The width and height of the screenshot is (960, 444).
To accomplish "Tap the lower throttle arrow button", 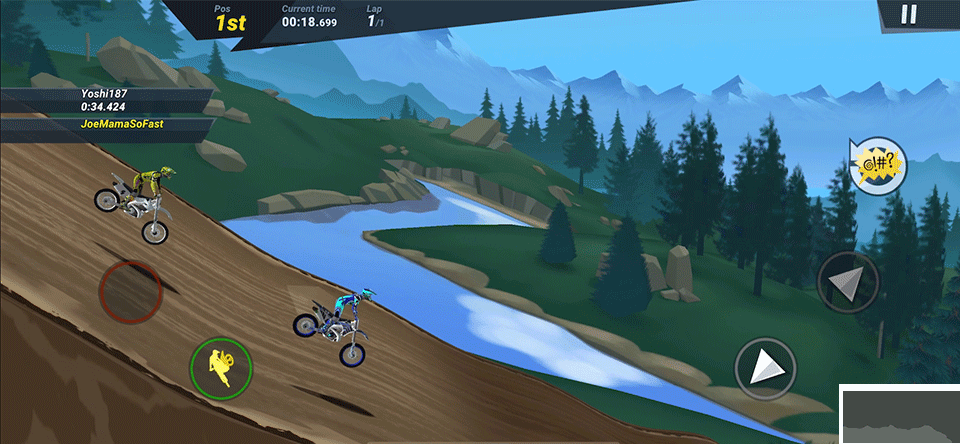I will (766, 369).
